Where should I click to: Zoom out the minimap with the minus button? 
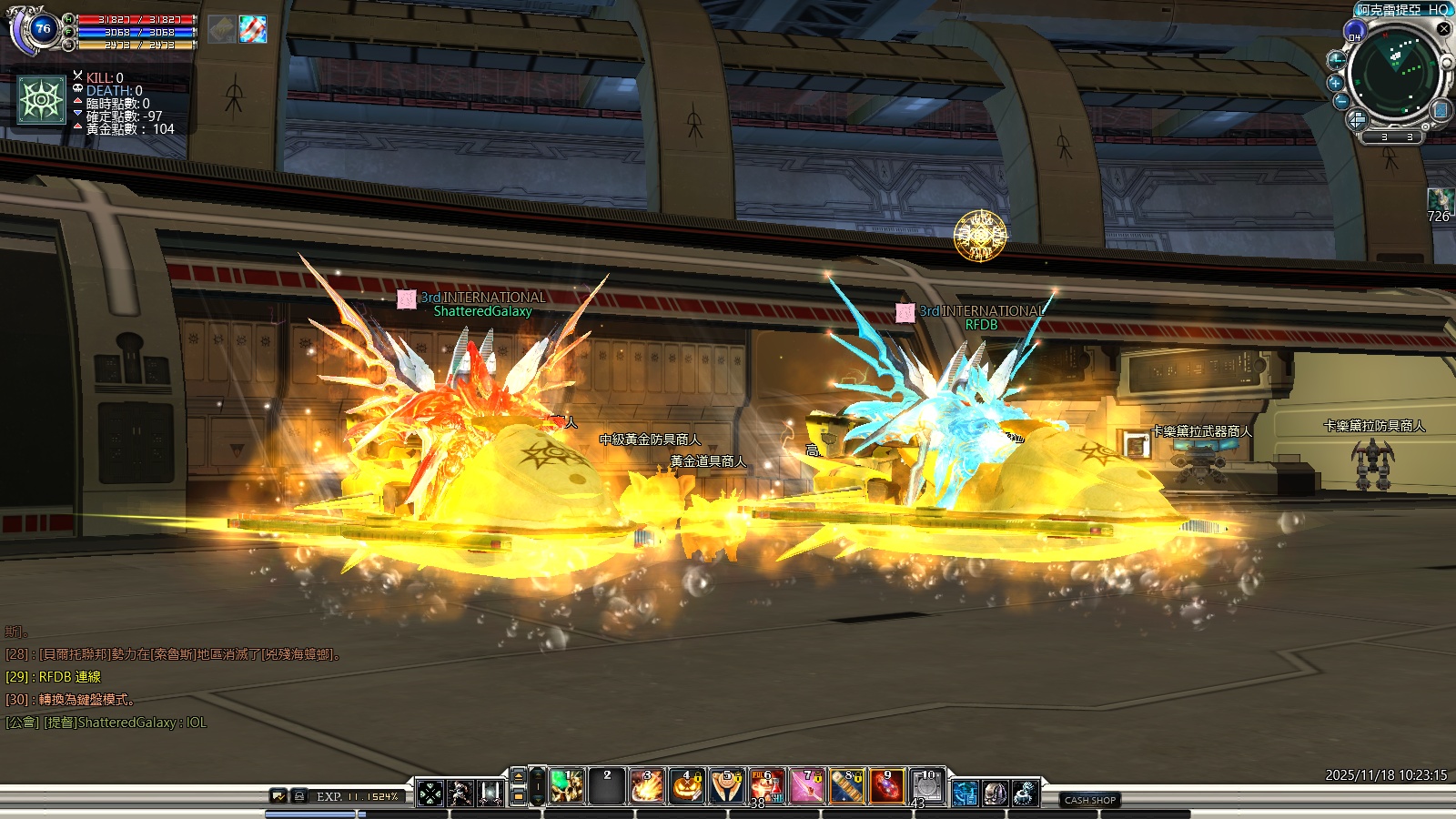point(1341,101)
